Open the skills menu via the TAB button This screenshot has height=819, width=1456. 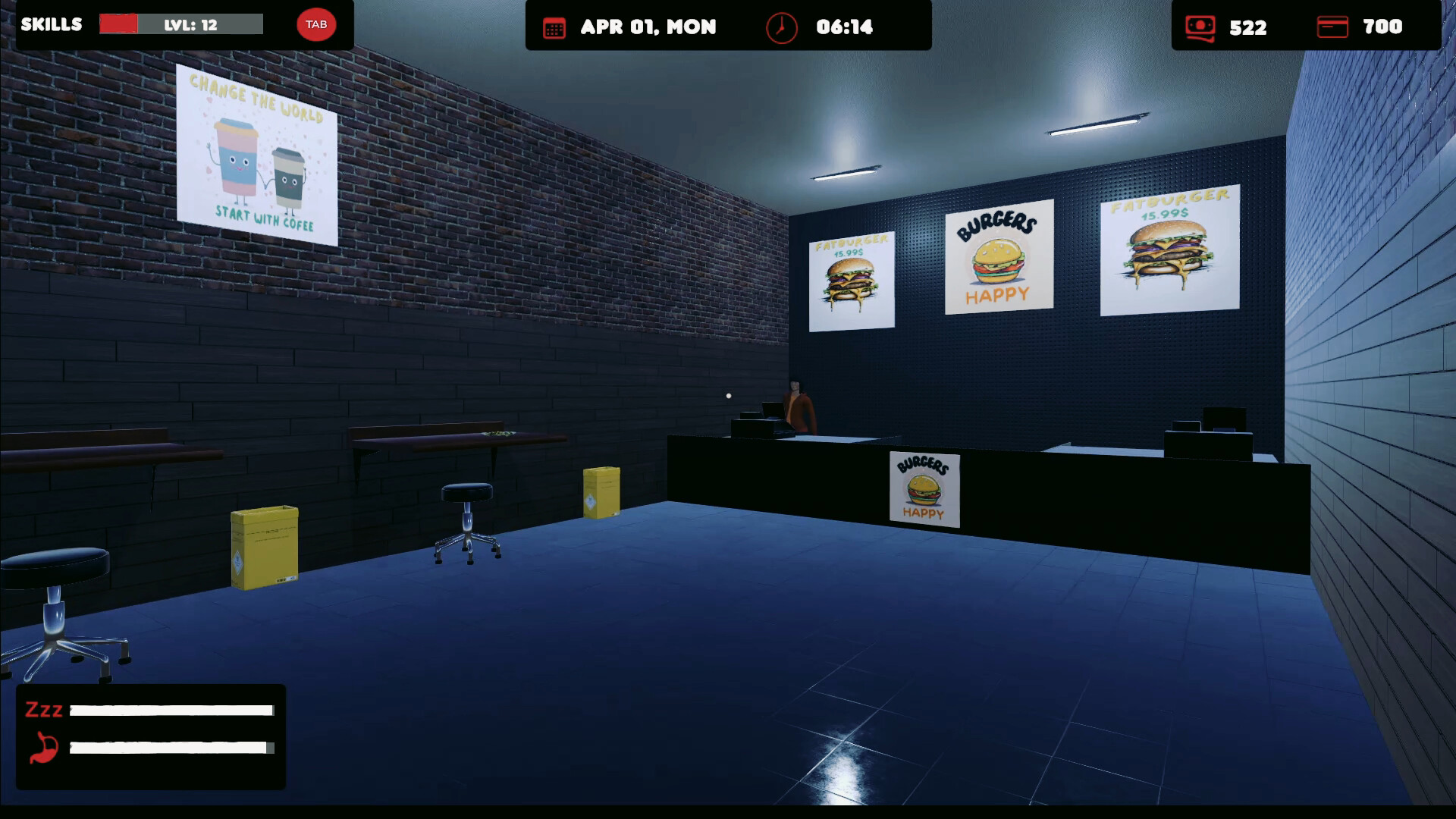pyautogui.click(x=316, y=24)
